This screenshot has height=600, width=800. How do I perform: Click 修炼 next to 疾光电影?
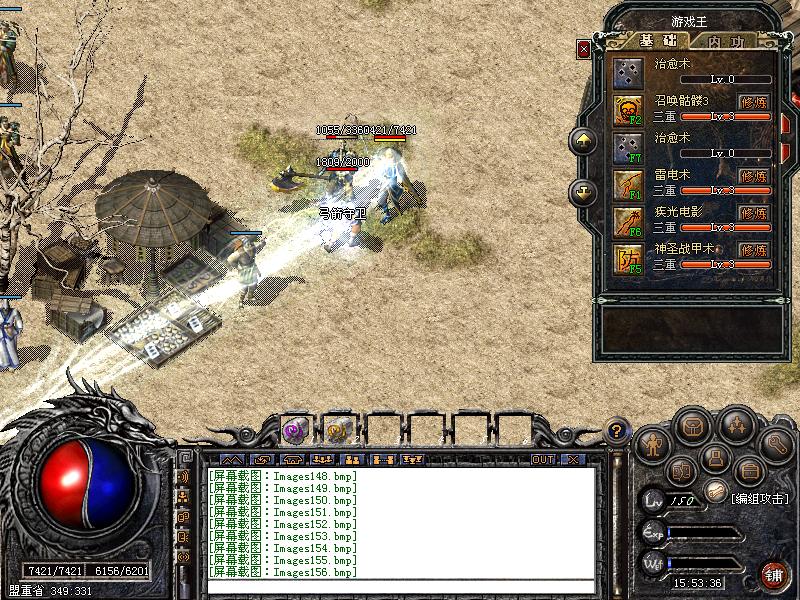coord(754,213)
